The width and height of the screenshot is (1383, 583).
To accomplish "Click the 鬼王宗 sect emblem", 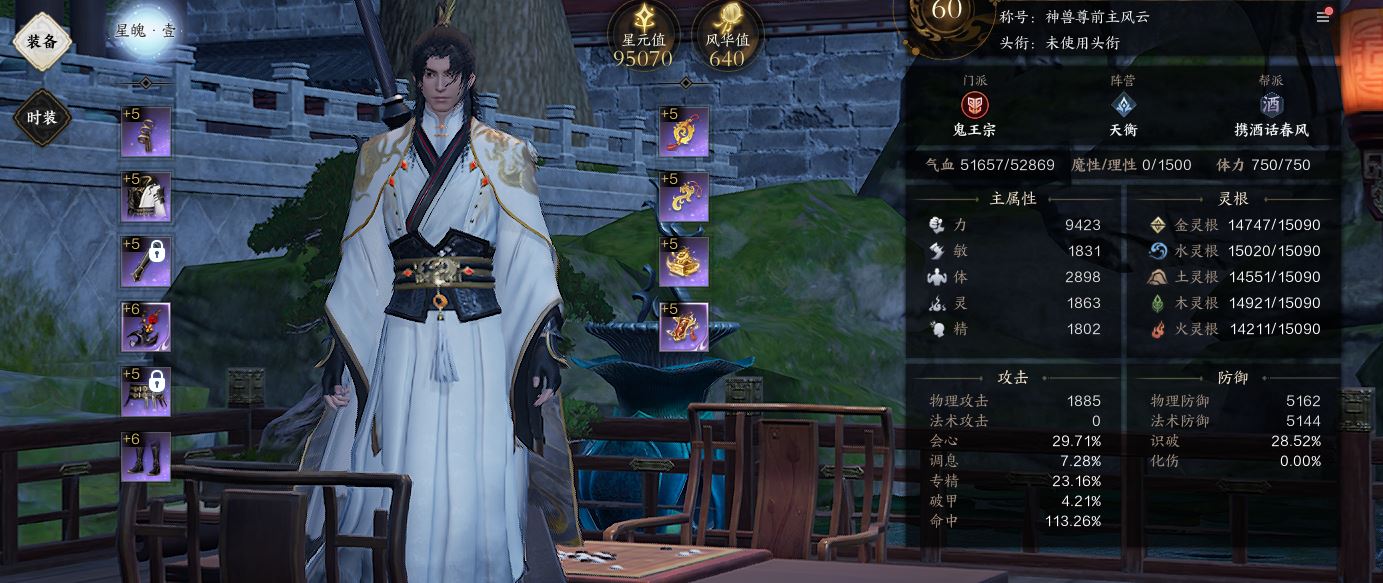I will [974, 105].
